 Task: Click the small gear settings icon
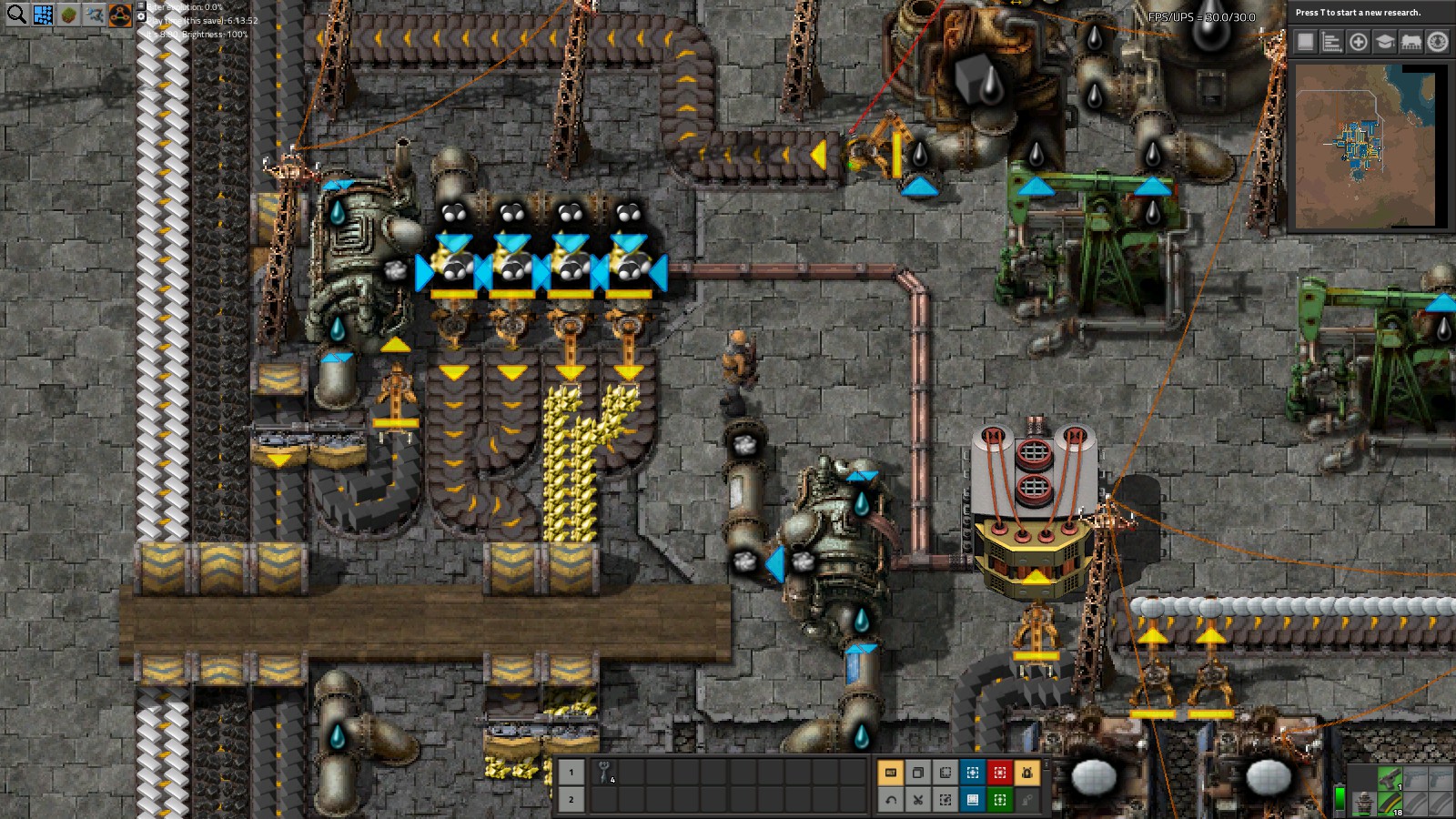pyautogui.click(x=142, y=16)
